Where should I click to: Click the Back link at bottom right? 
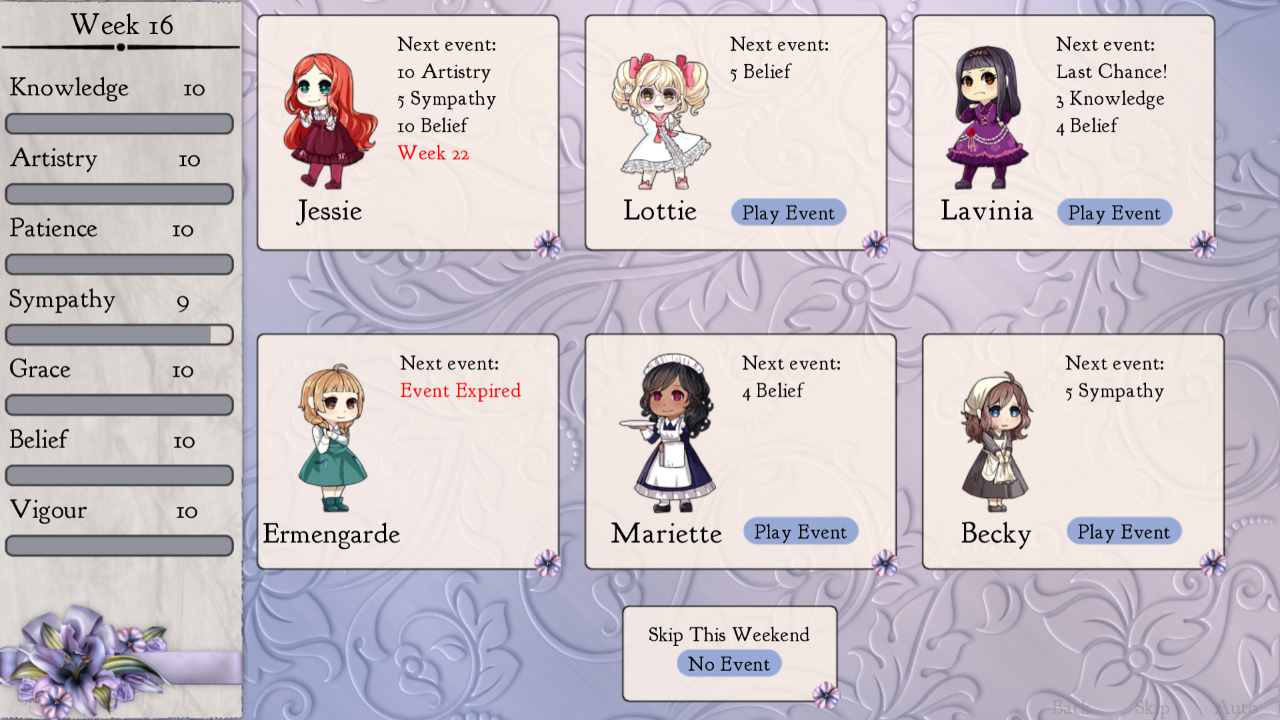point(1071,707)
